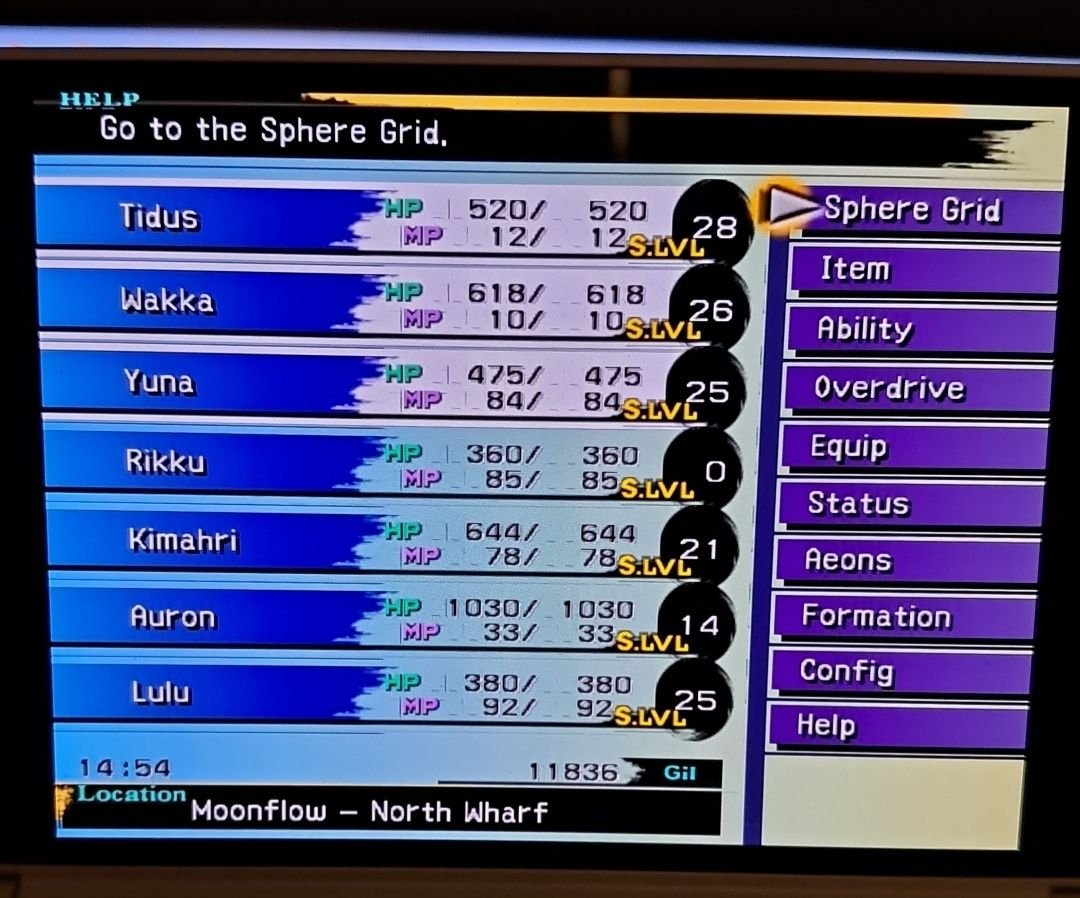Select the Item menu entry
This screenshot has width=1080, height=898.
pos(920,269)
